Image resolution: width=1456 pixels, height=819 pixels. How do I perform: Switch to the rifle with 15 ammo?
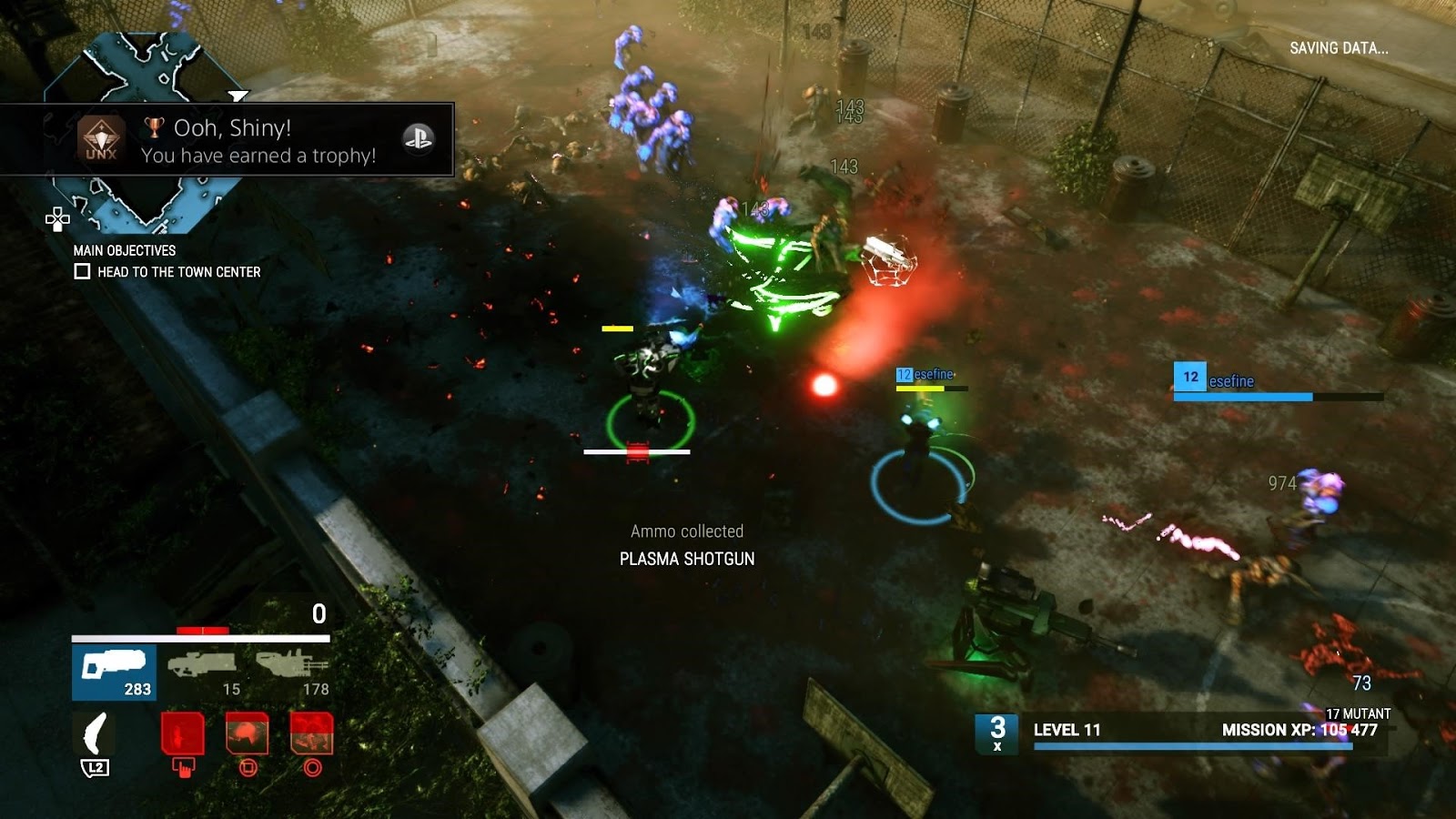coord(202,672)
